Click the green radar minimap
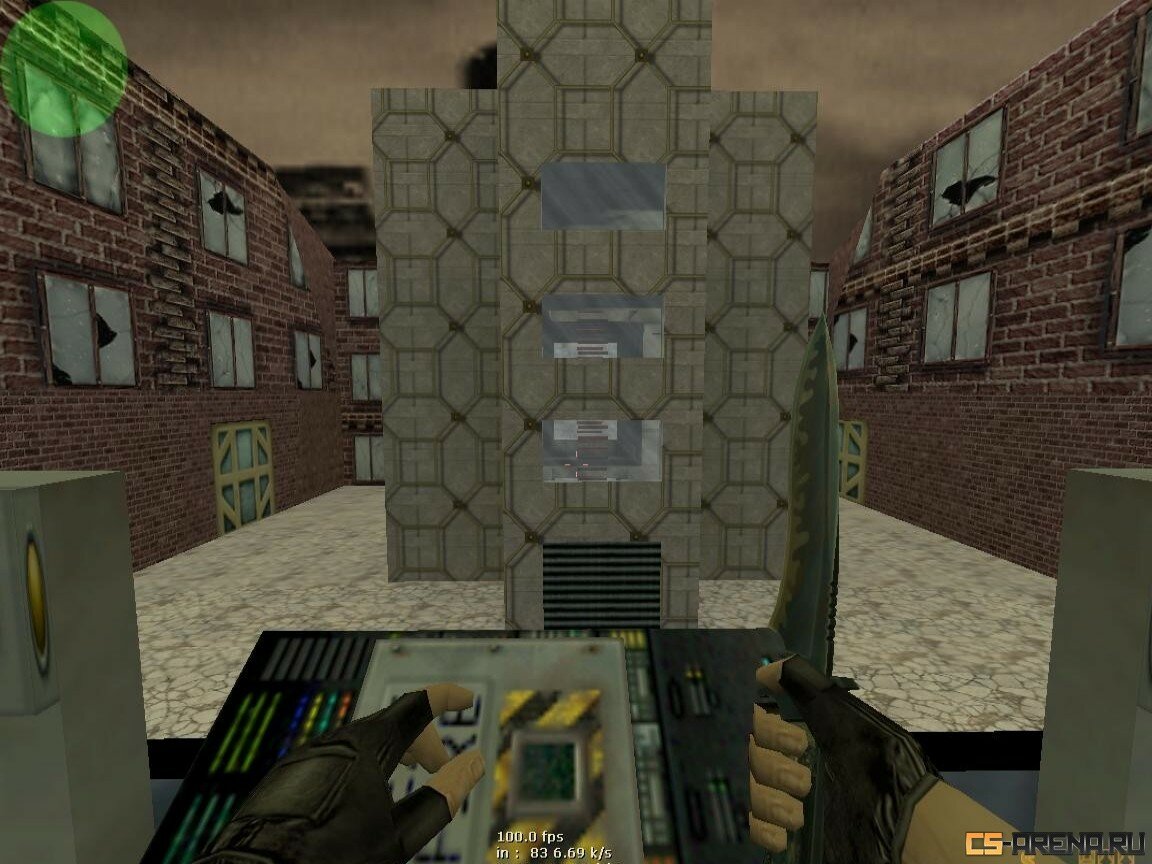The image size is (1152, 864). [63, 68]
